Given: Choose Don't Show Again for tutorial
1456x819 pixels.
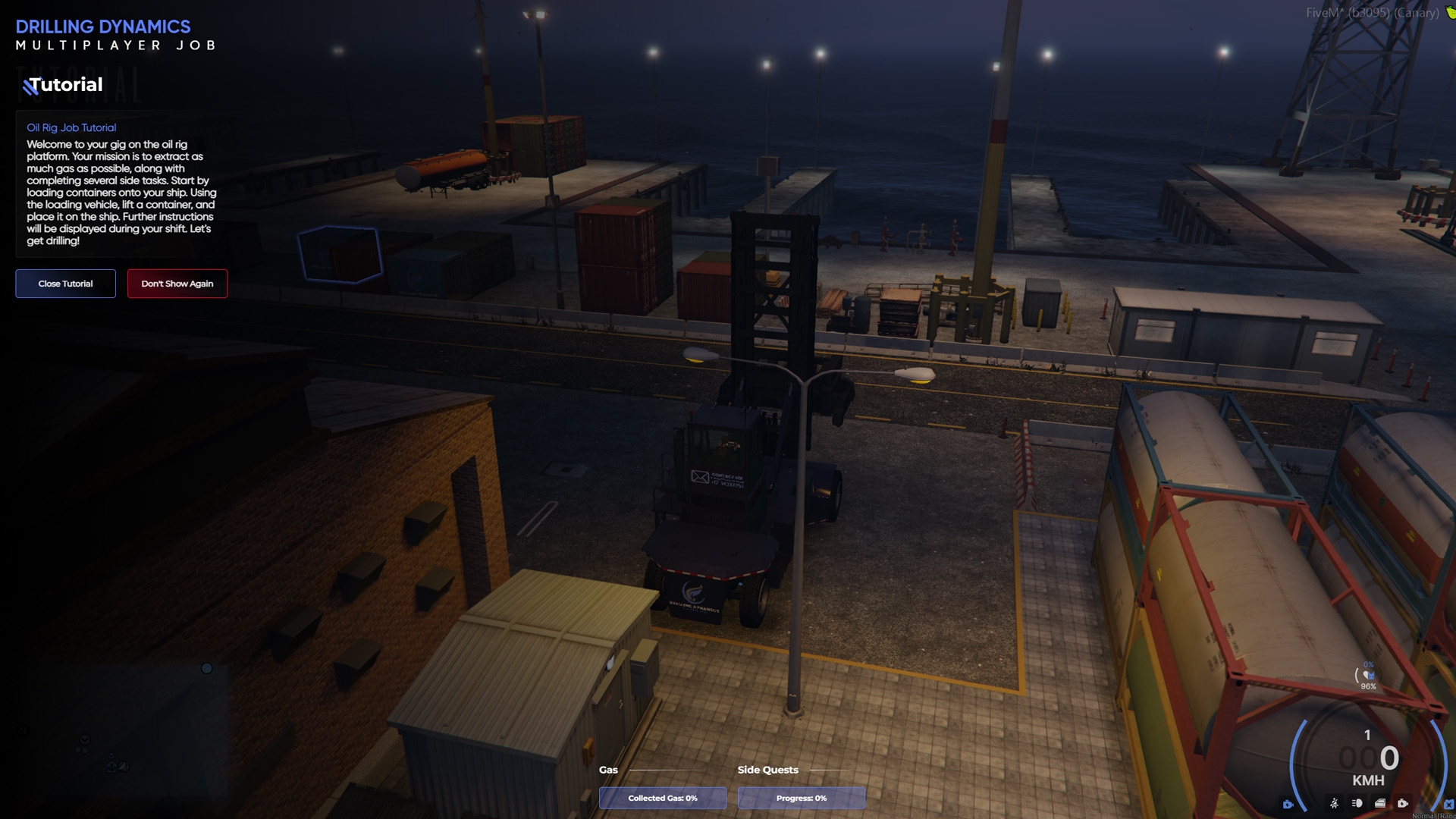Looking at the screenshot, I should pos(177,284).
